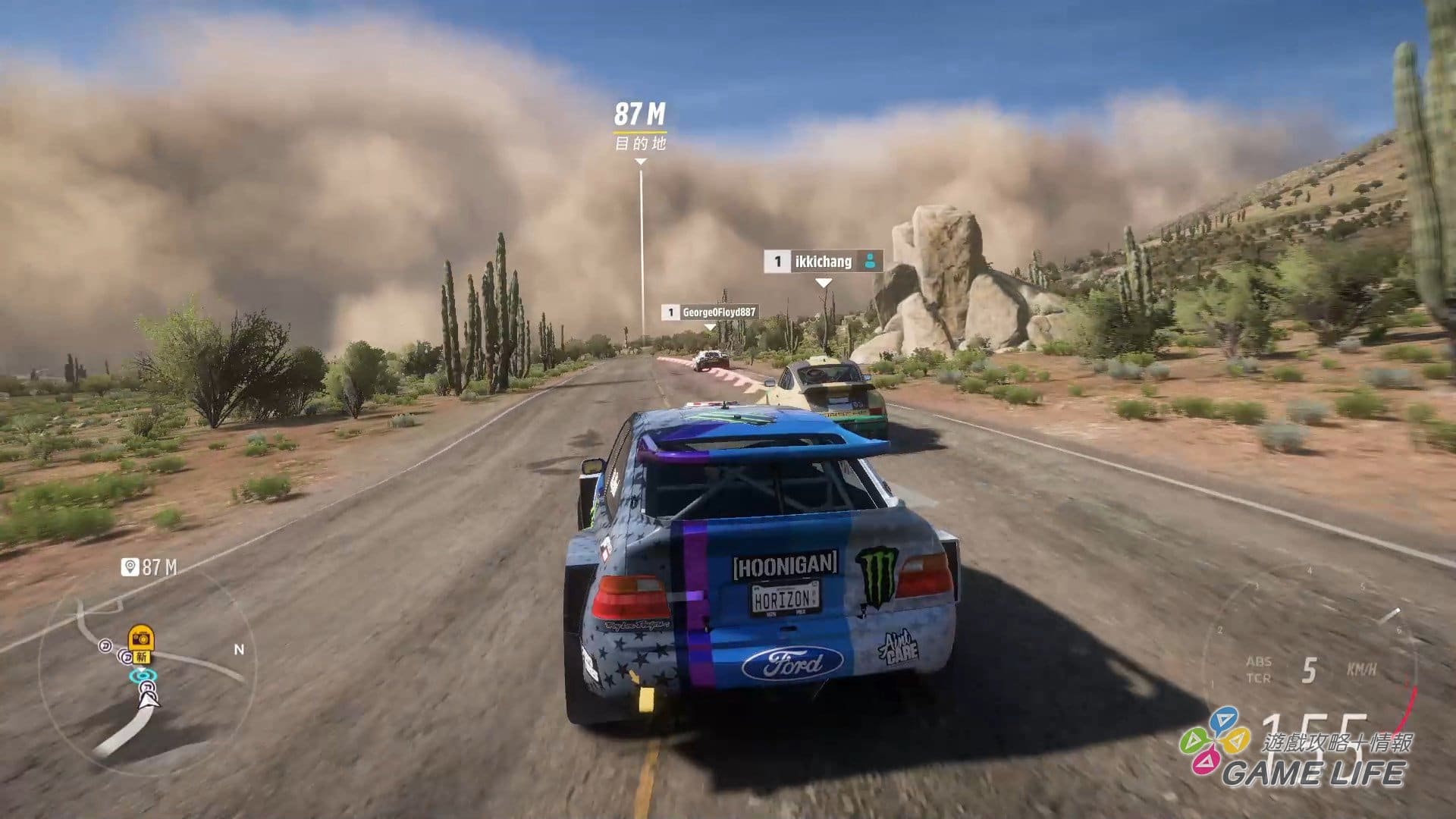The height and width of the screenshot is (819, 1456).
Task: Select the ikkichang player name tag
Action: pyautogui.click(x=823, y=262)
